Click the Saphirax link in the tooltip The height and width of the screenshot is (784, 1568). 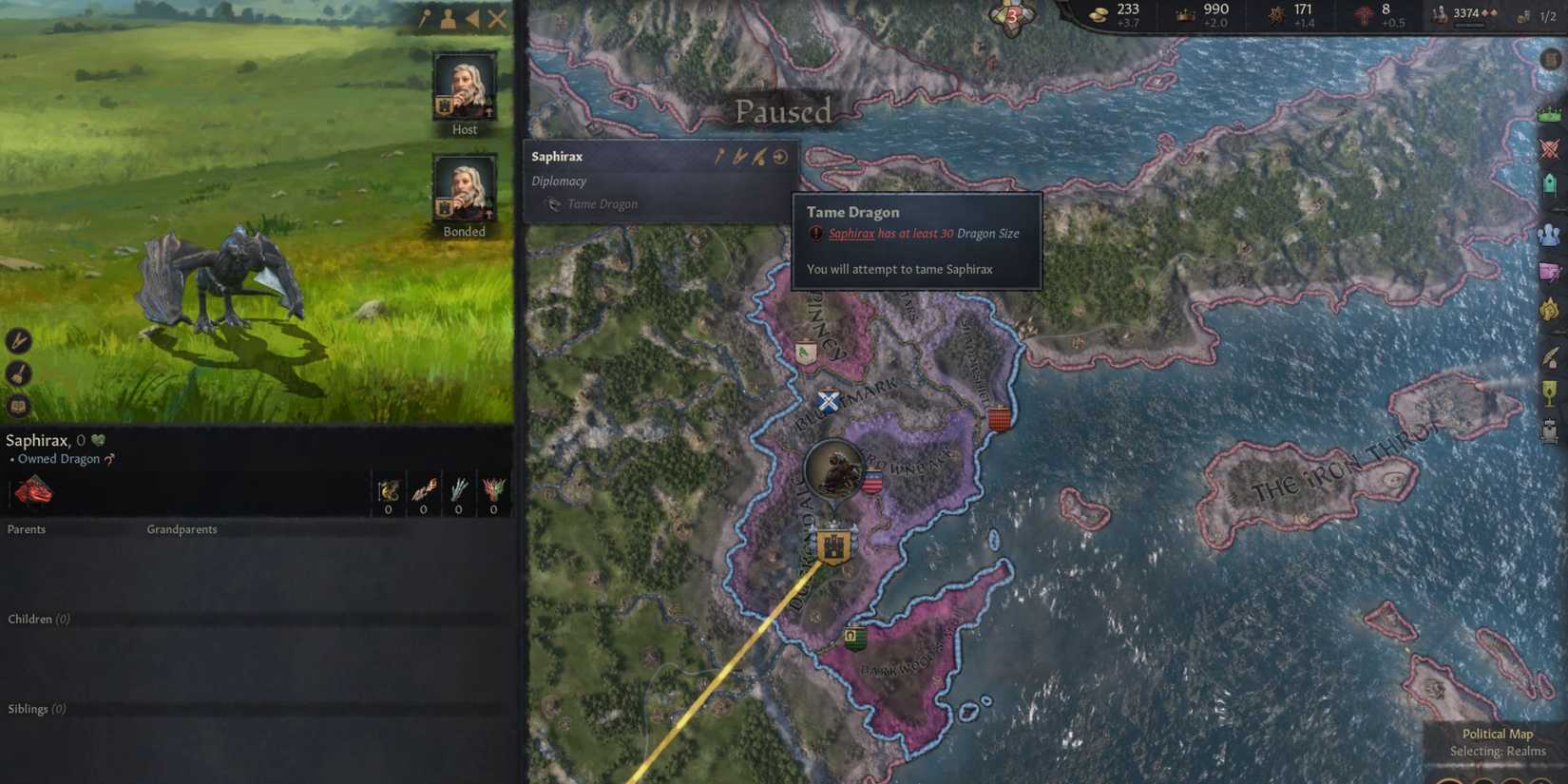[x=850, y=233]
